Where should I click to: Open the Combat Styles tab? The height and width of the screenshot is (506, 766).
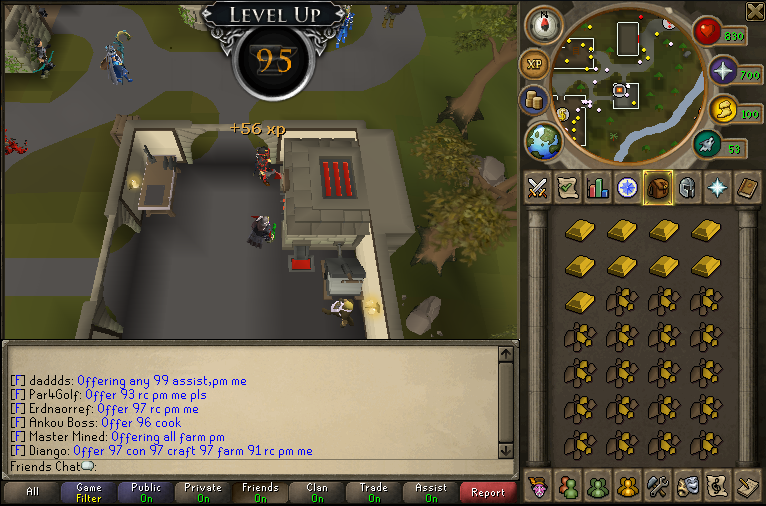click(x=538, y=188)
